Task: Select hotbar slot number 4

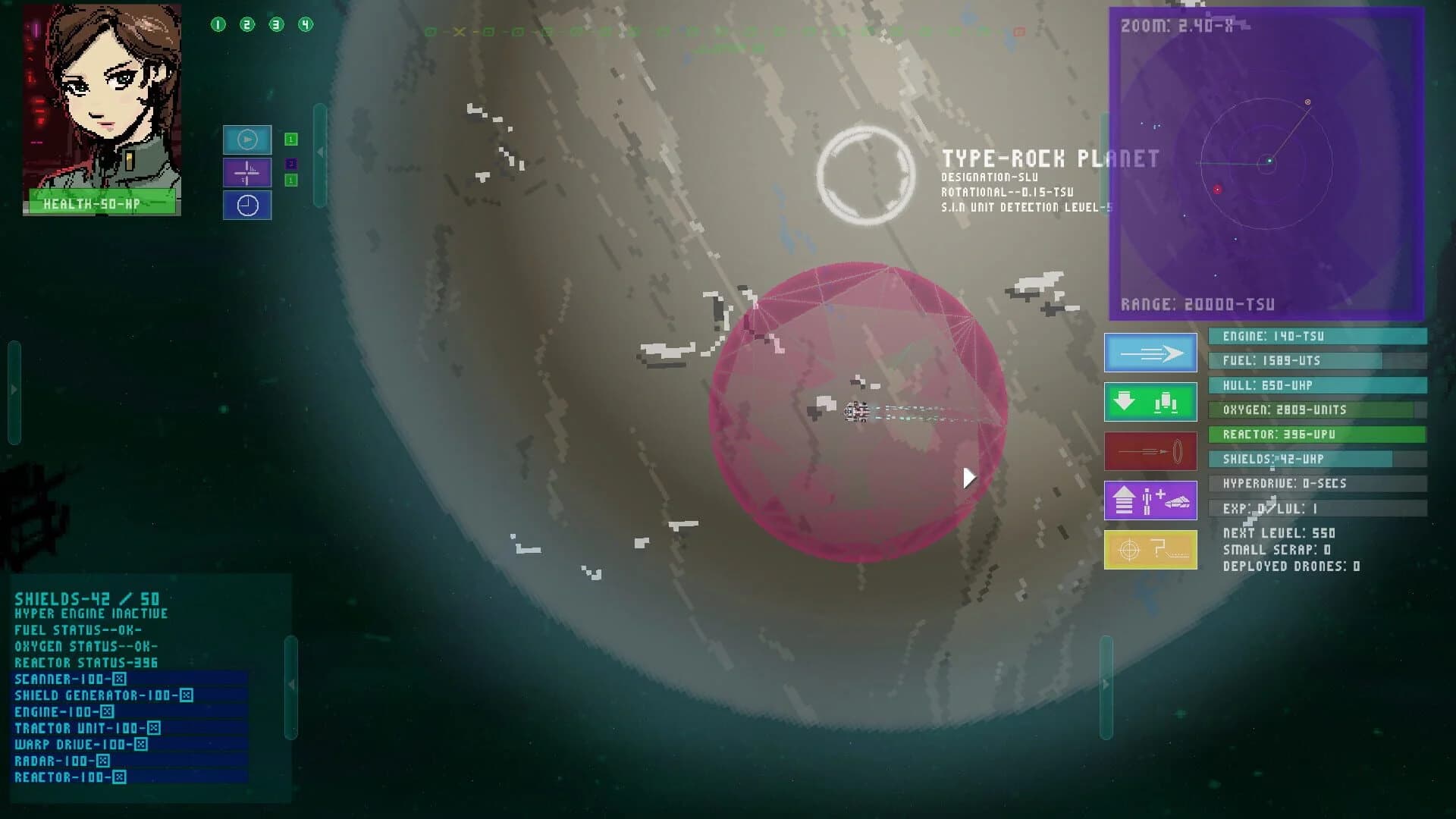Action: pos(306,23)
